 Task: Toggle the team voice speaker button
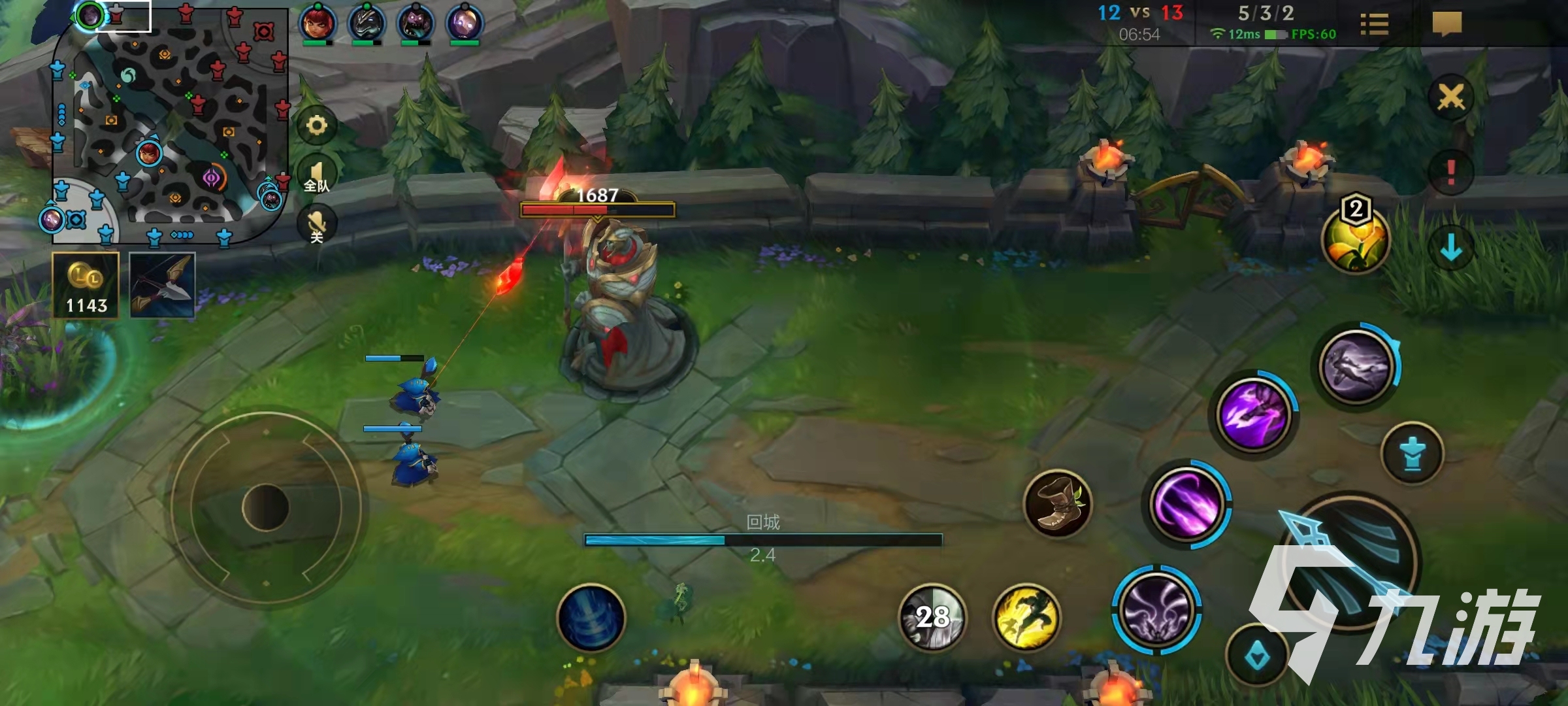(x=317, y=176)
